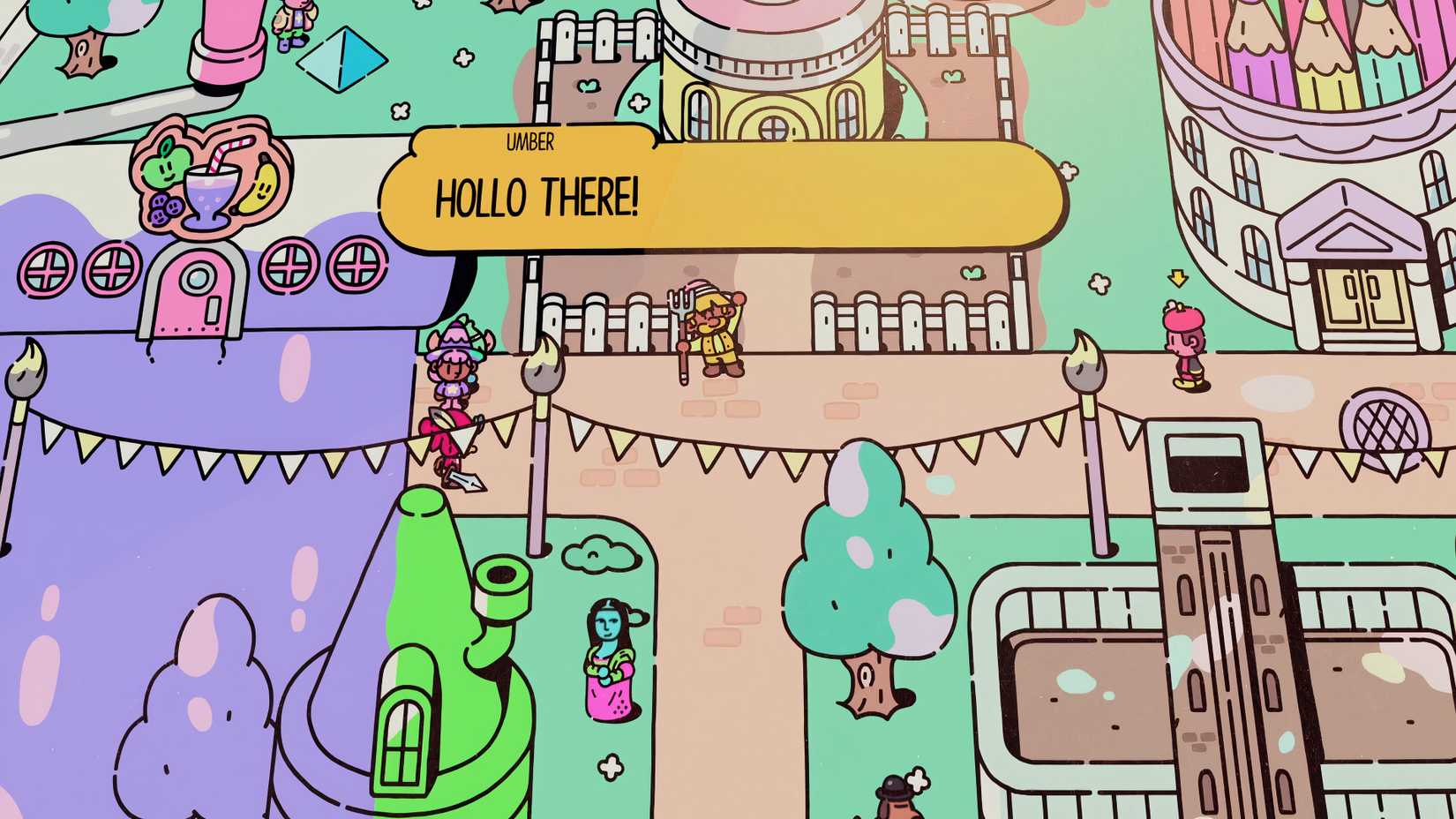
Task: Click the UMBER name label on the dialogue
Action: (x=529, y=143)
